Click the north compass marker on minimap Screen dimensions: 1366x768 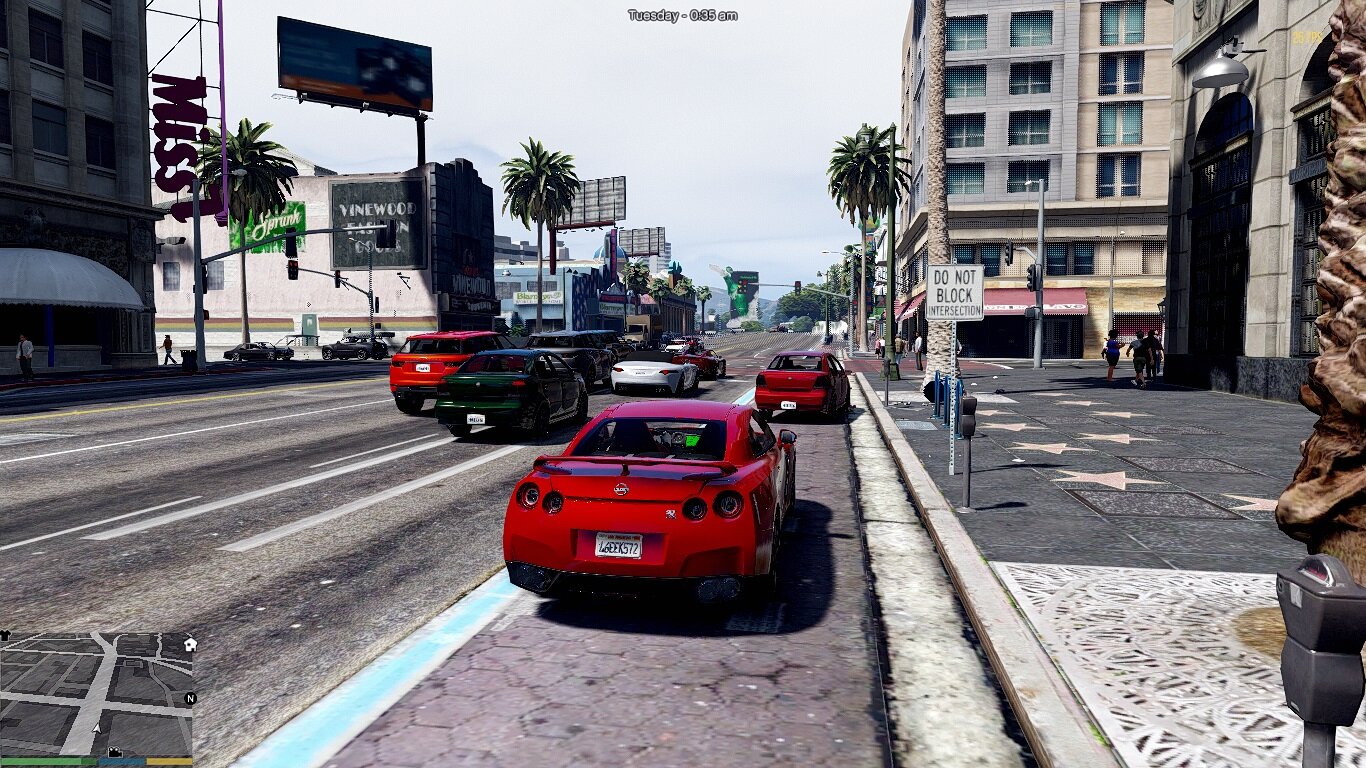[x=190, y=698]
